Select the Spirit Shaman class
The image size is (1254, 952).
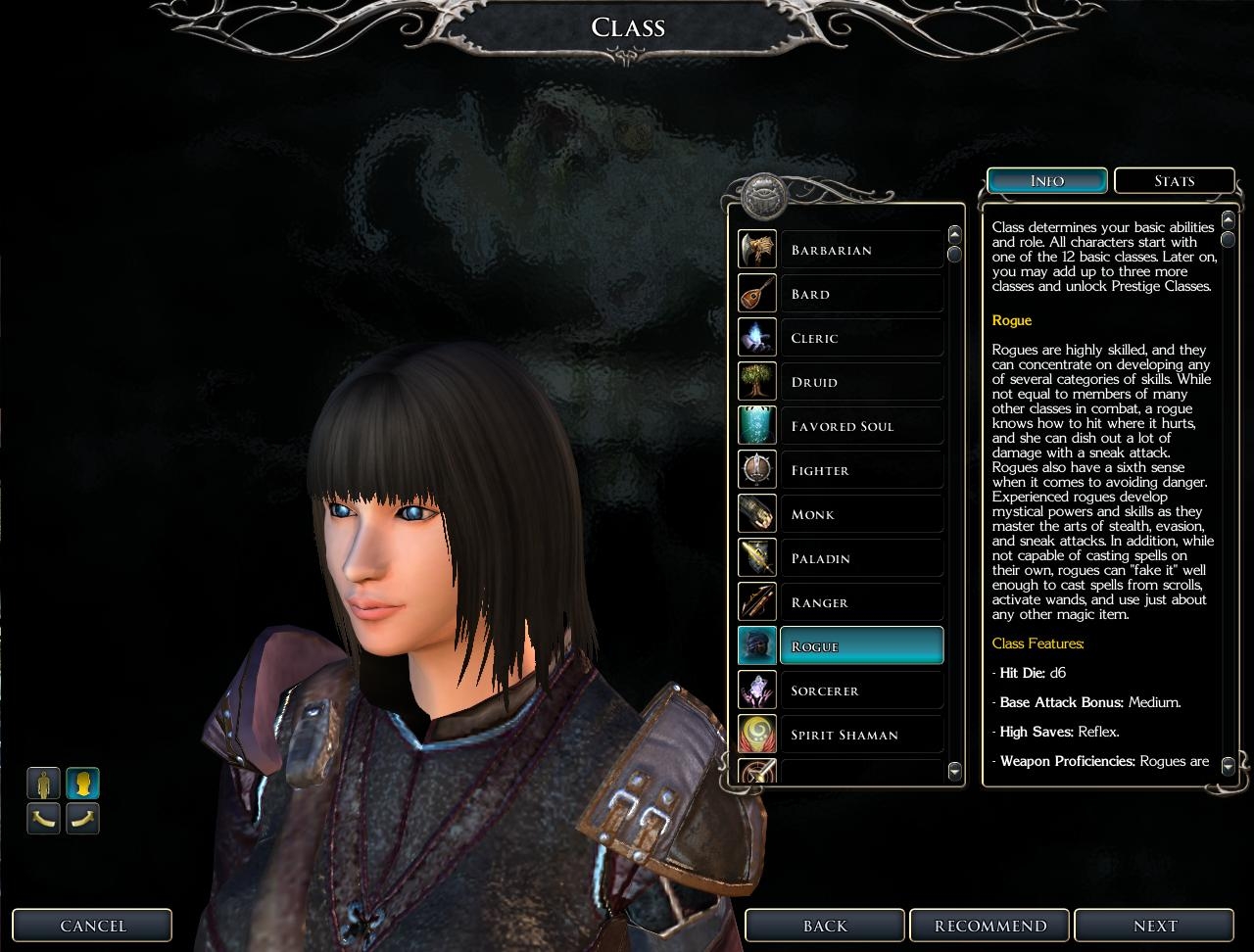click(x=860, y=735)
